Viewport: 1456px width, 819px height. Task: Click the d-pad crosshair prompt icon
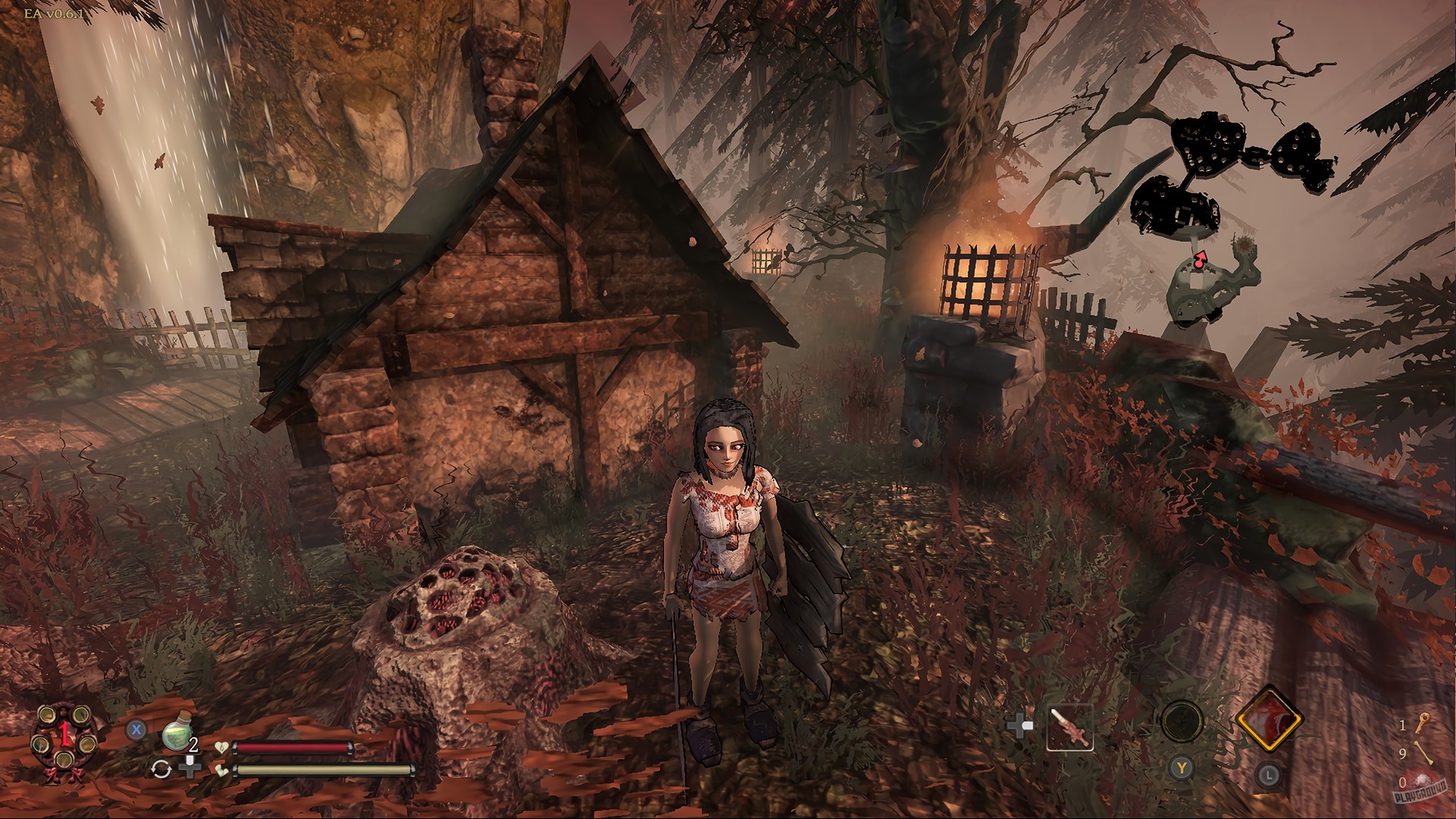click(x=1020, y=726)
